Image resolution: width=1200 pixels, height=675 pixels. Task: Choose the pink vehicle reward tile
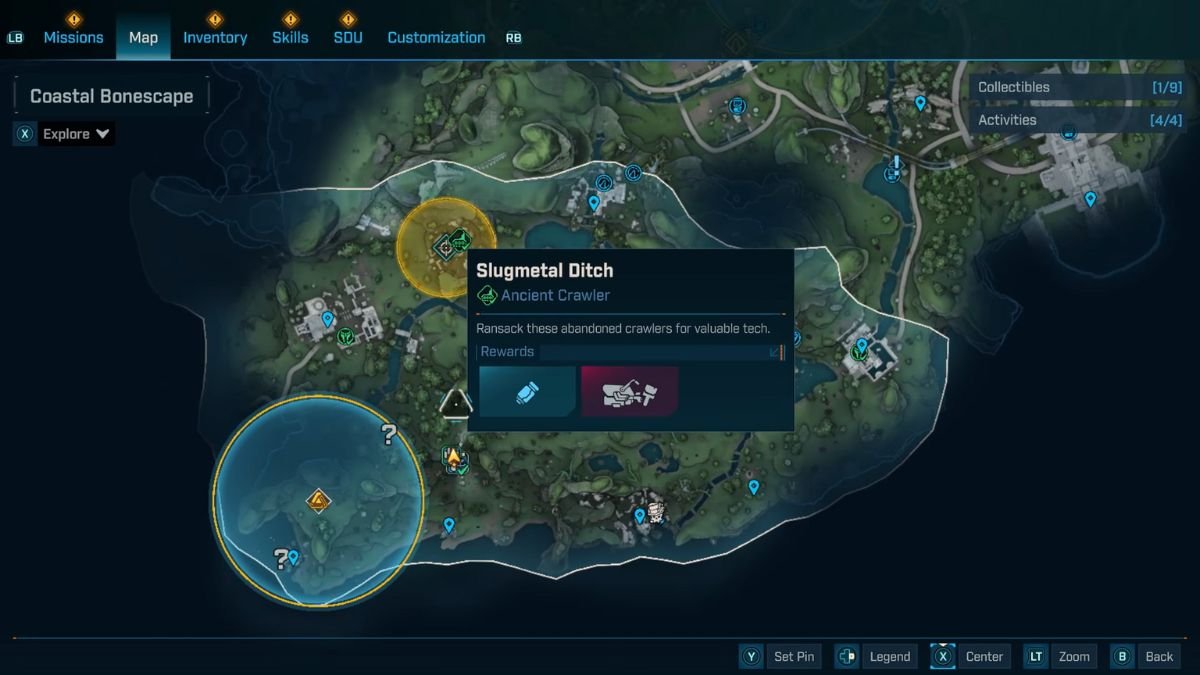[629, 391]
